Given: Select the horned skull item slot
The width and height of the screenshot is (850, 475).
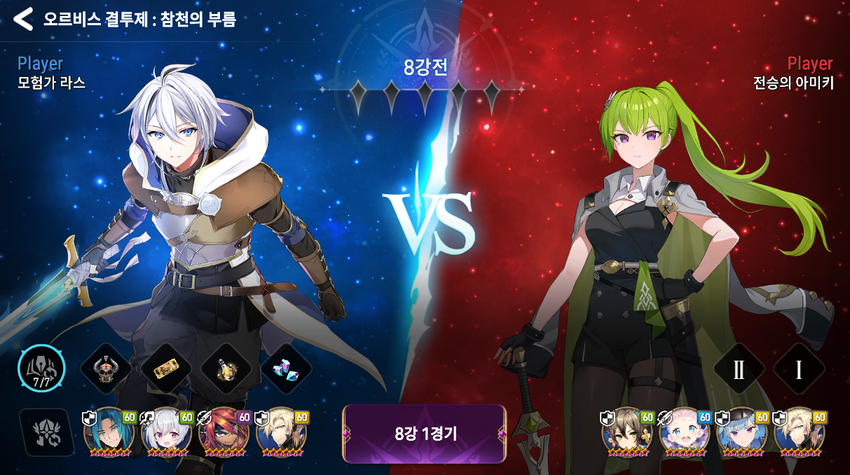Looking at the screenshot, I should pyautogui.click(x=103, y=369).
